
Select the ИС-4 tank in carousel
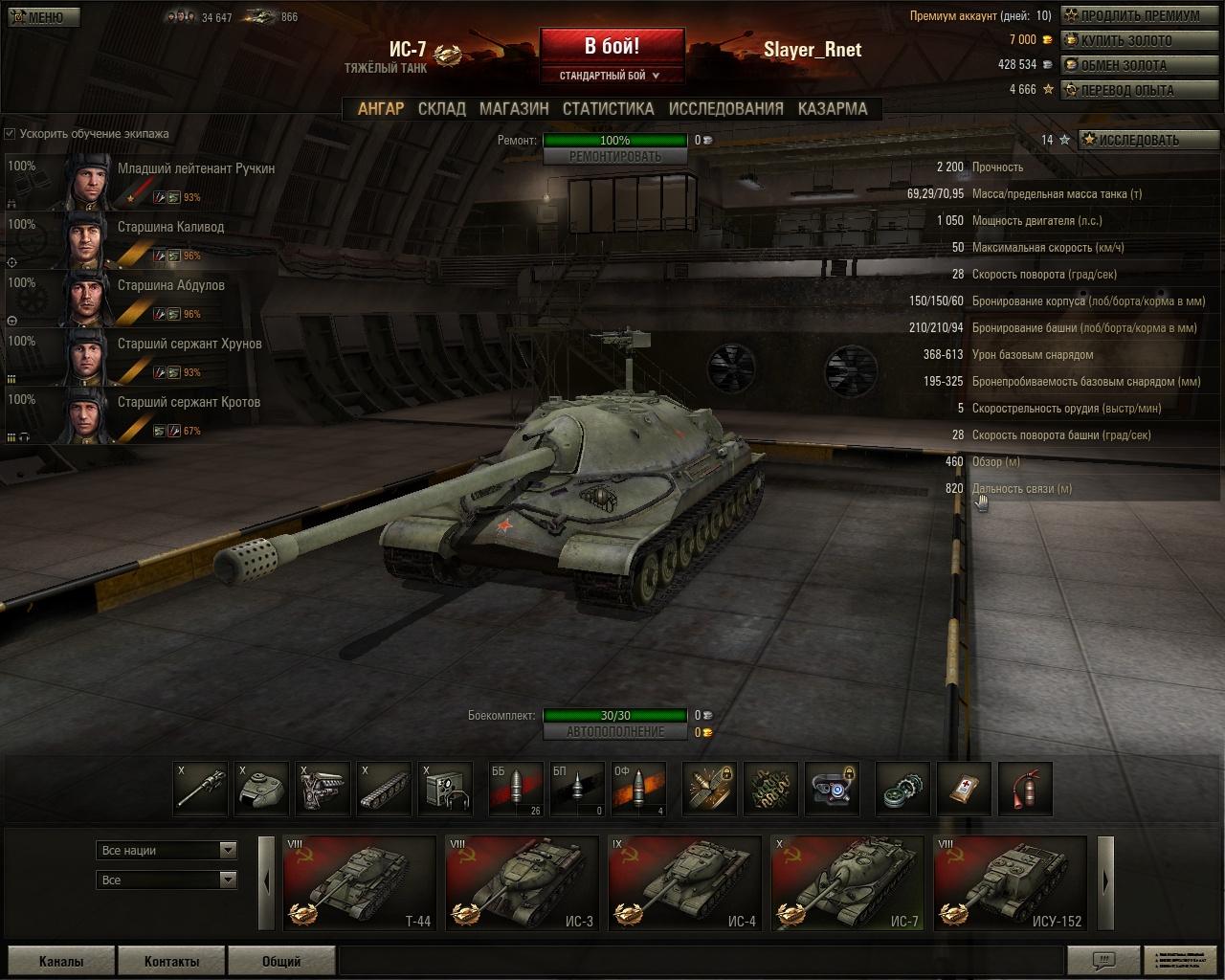(x=684, y=883)
